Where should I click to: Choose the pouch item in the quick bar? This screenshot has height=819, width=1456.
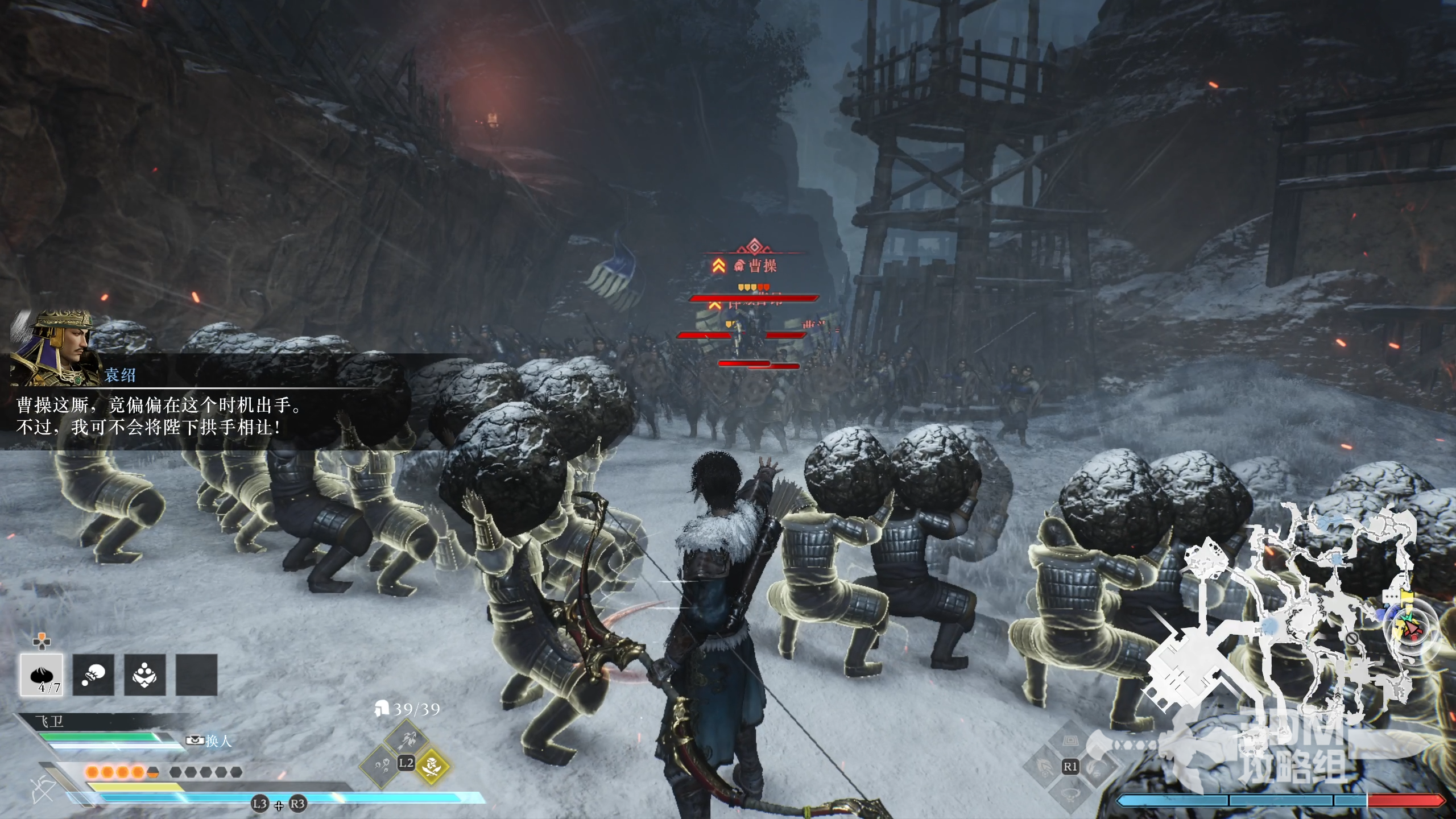[93, 675]
